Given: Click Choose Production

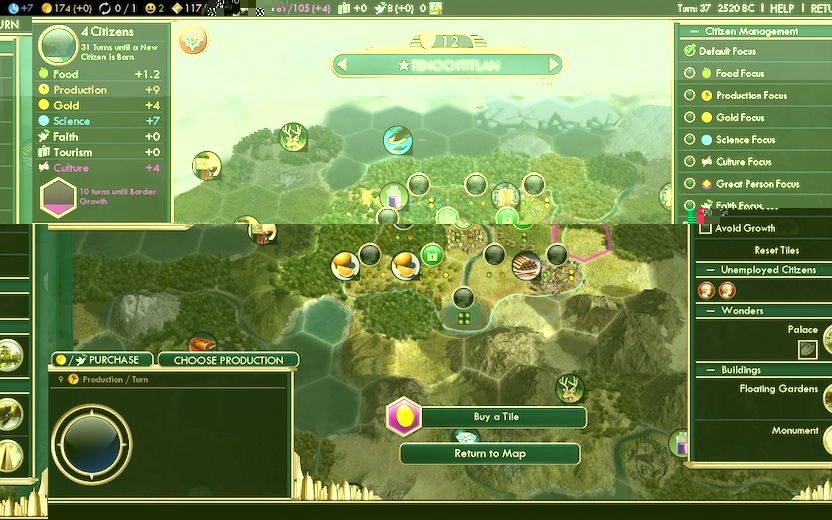Looking at the screenshot, I should click(x=228, y=360).
